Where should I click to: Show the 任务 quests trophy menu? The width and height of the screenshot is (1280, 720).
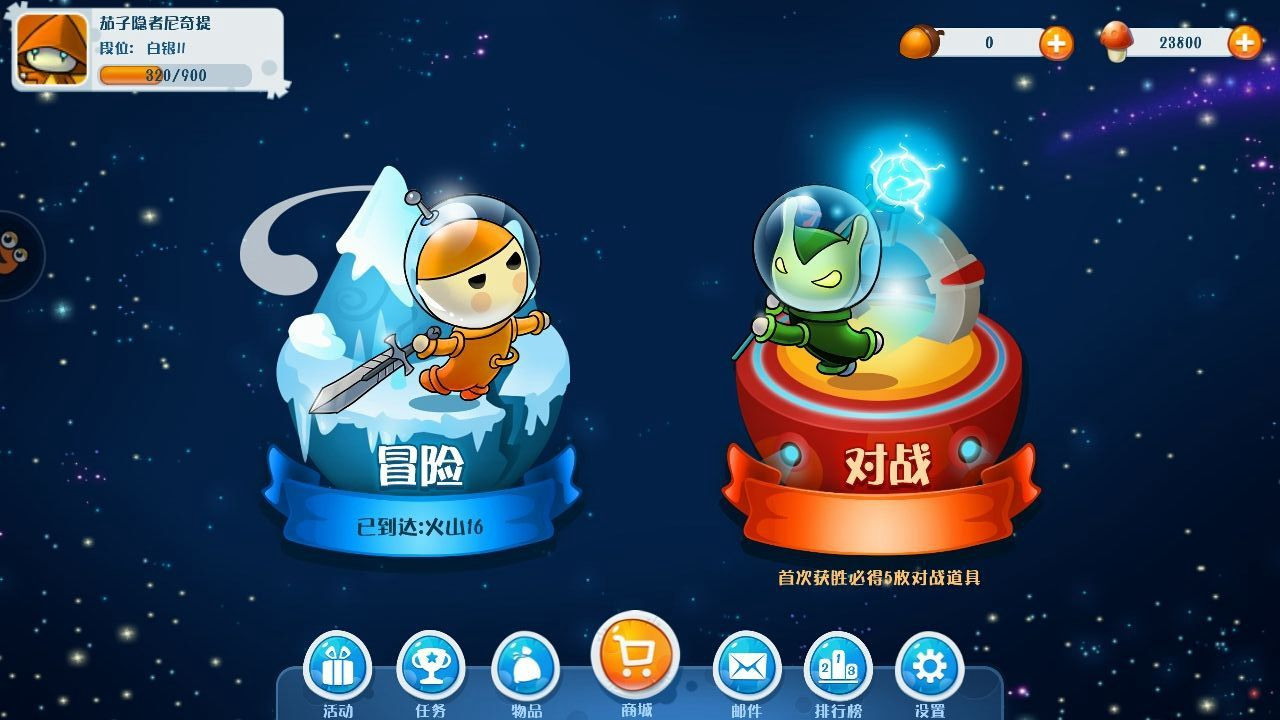pos(431,666)
